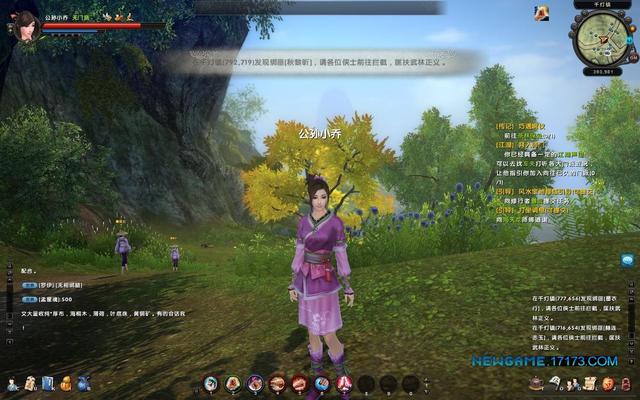Open the circular minimap
Screen dimensions: 640x400
coord(601,38)
